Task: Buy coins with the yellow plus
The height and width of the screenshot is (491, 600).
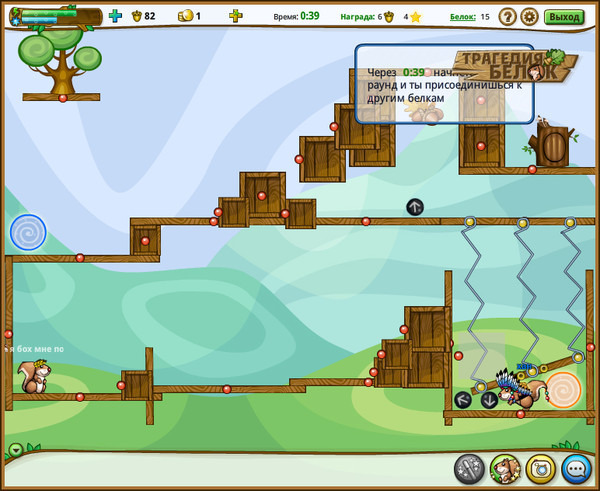Action: tap(235, 16)
